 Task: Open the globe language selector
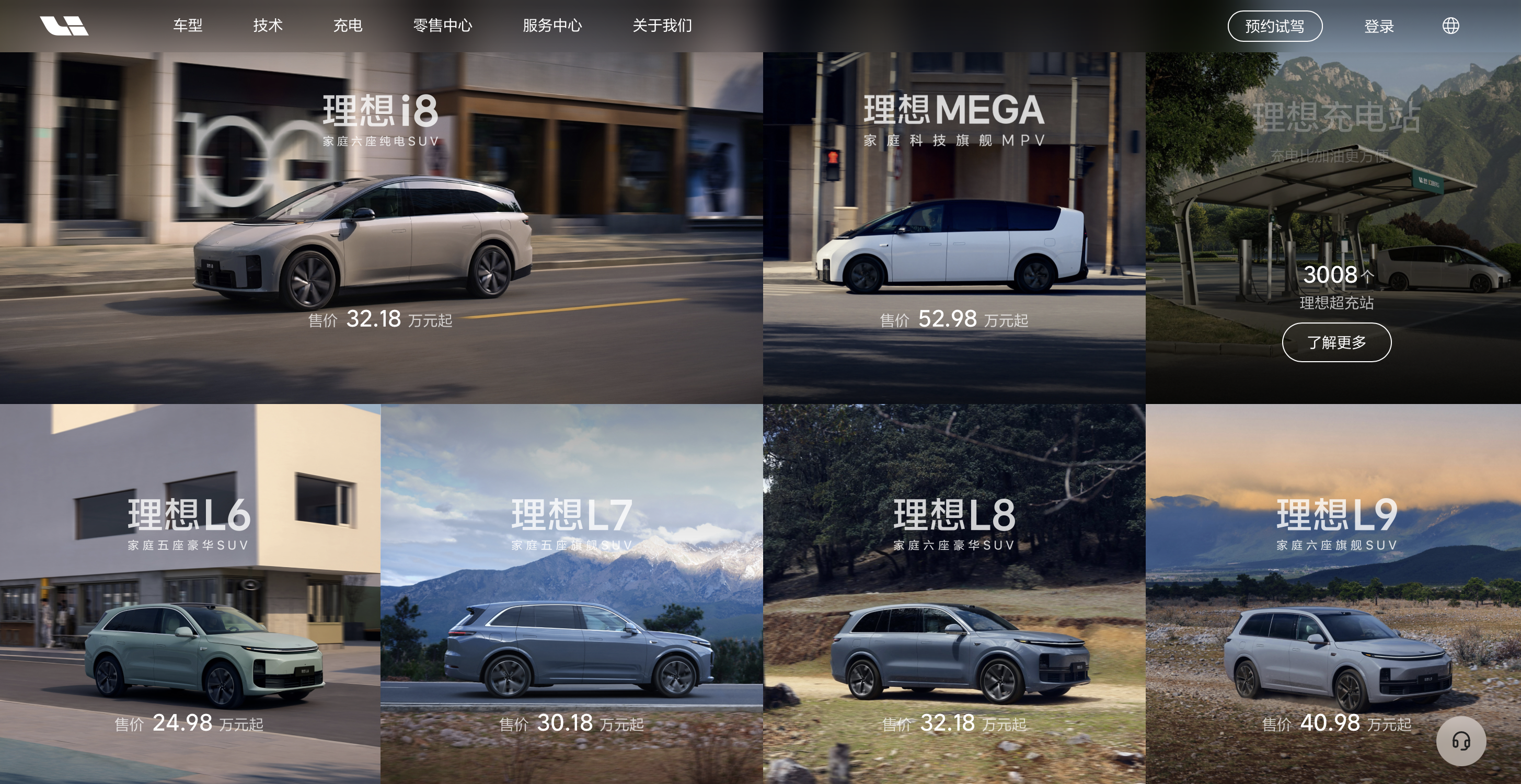[x=1451, y=26]
